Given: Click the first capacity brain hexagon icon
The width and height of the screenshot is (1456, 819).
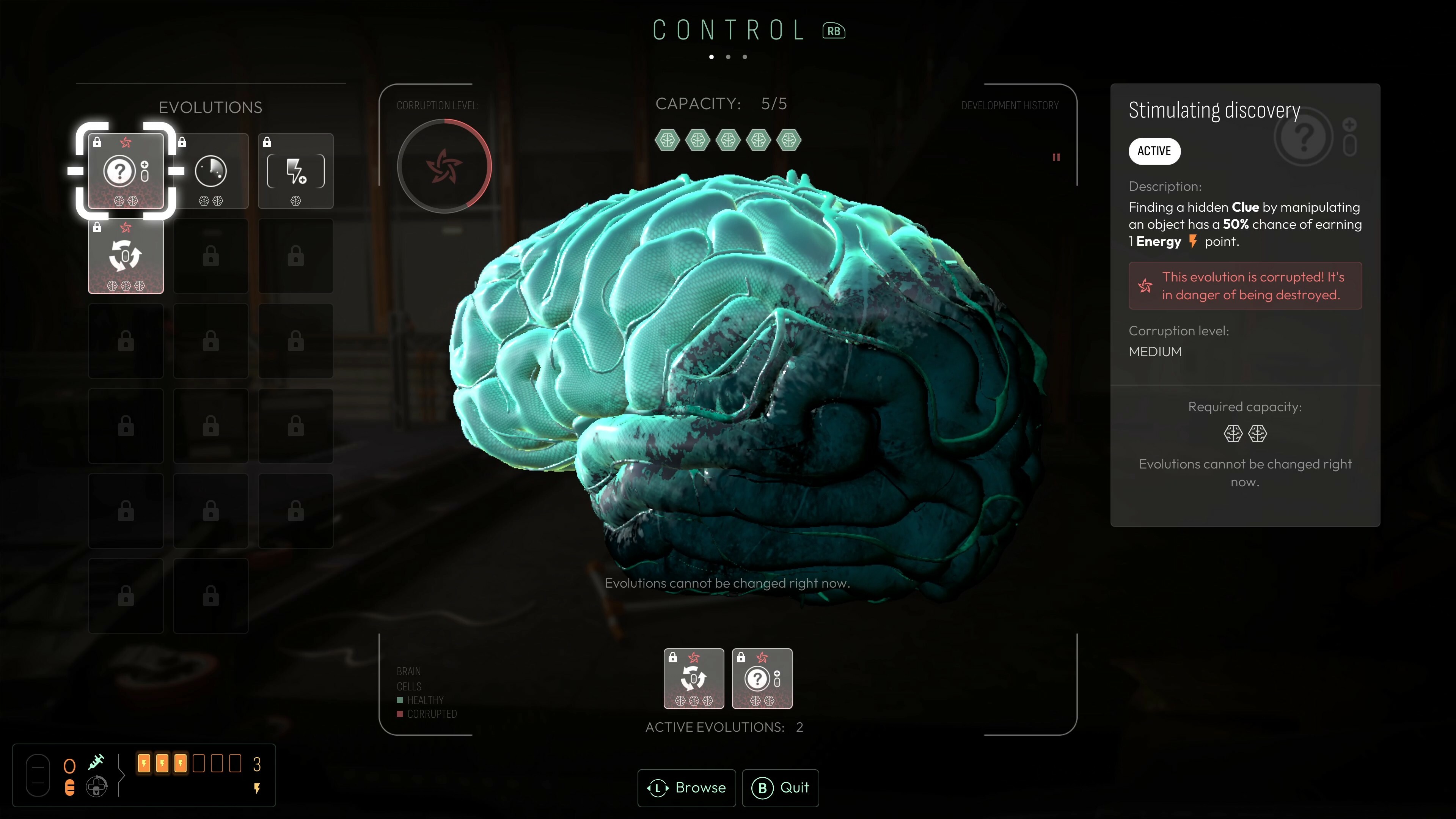Looking at the screenshot, I should (667, 141).
